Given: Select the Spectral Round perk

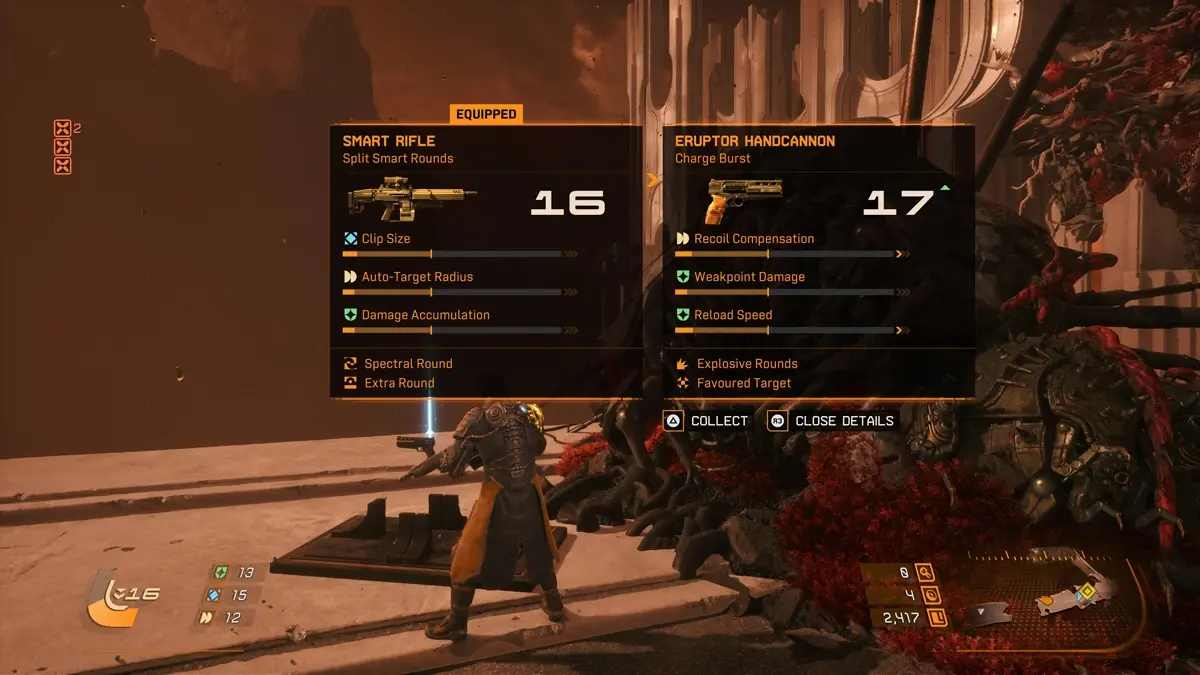Looking at the screenshot, I should [x=407, y=364].
